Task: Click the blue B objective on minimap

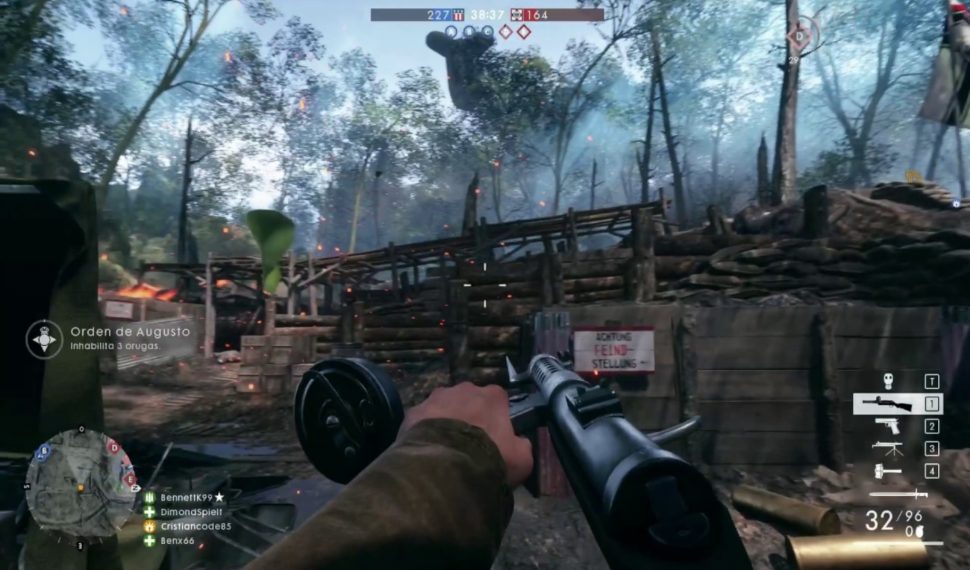Action: pos(43,451)
